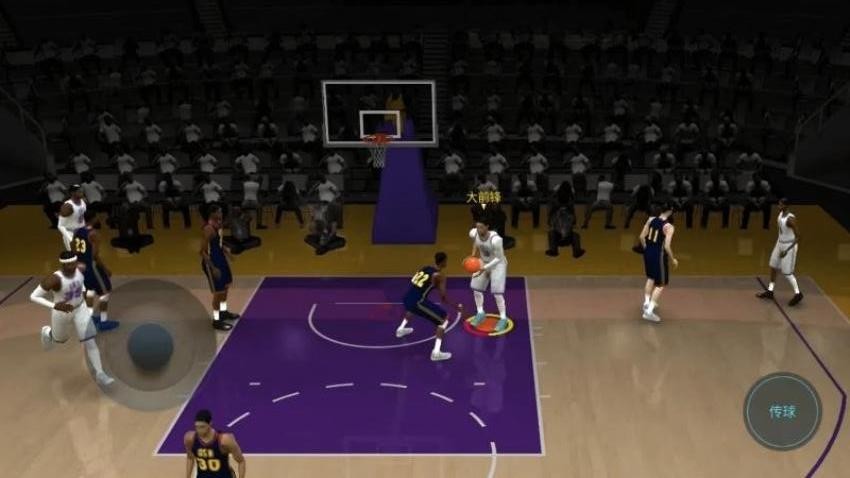
Task: Tap the 传球 pass button
Action: click(x=782, y=411)
